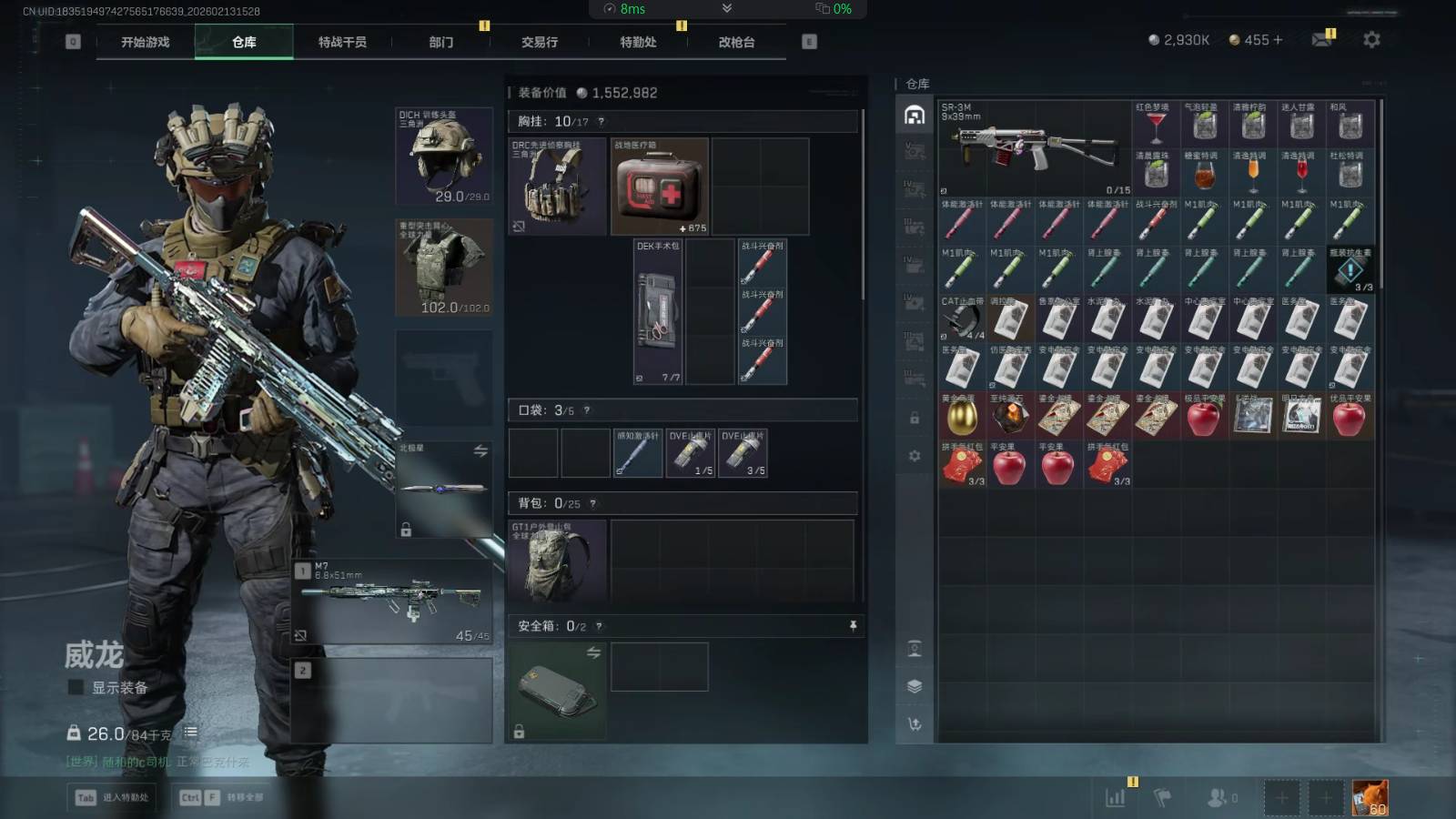Screen dimensions: 1456x819
Task: Switch to the 开始游戏 tab
Action: (x=146, y=42)
